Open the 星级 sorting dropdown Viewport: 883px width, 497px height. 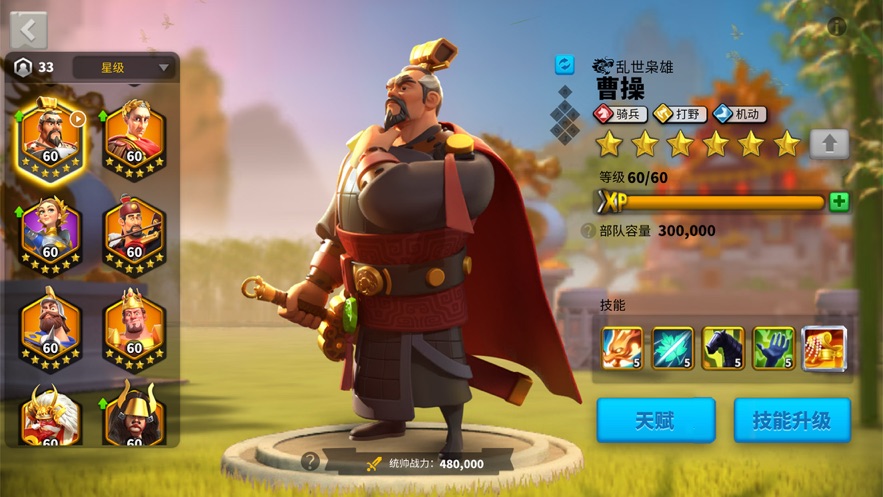125,68
